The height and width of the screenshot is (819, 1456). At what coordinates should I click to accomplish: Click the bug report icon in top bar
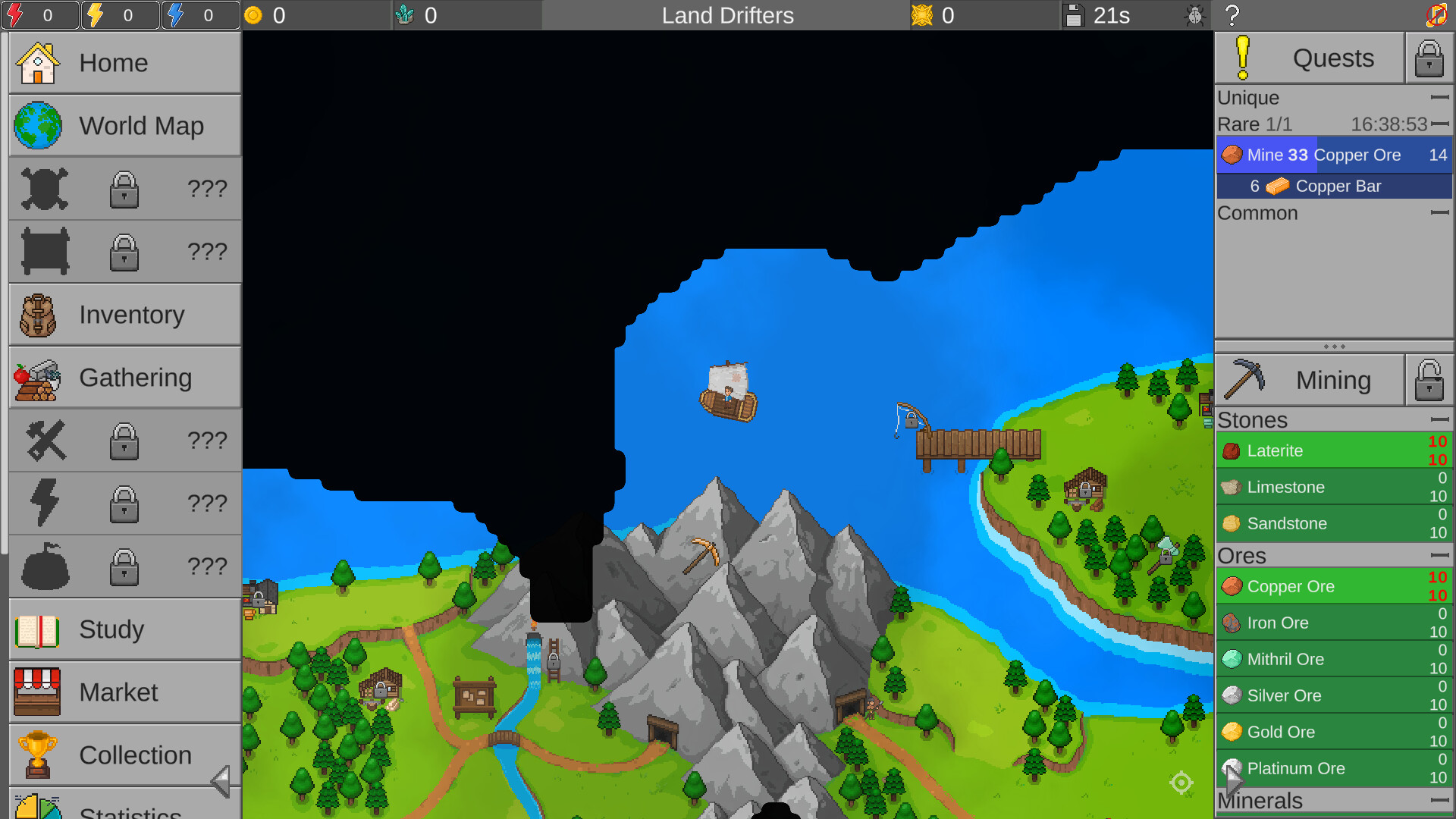pos(1195,15)
